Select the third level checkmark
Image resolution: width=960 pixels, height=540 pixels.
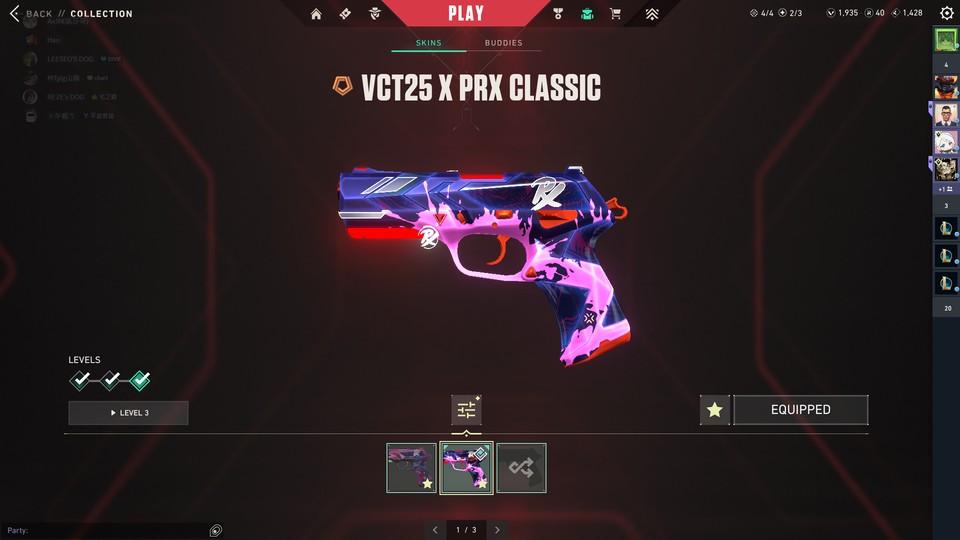tap(140, 380)
